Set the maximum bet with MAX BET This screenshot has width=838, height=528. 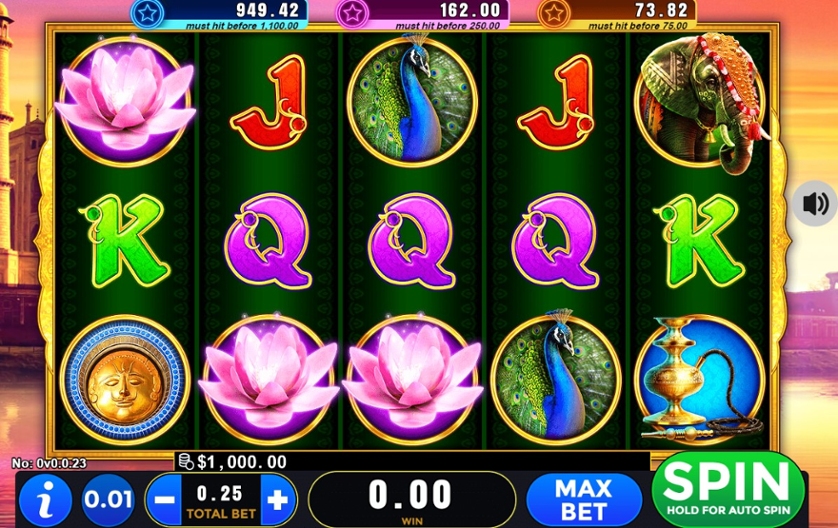pos(583,497)
